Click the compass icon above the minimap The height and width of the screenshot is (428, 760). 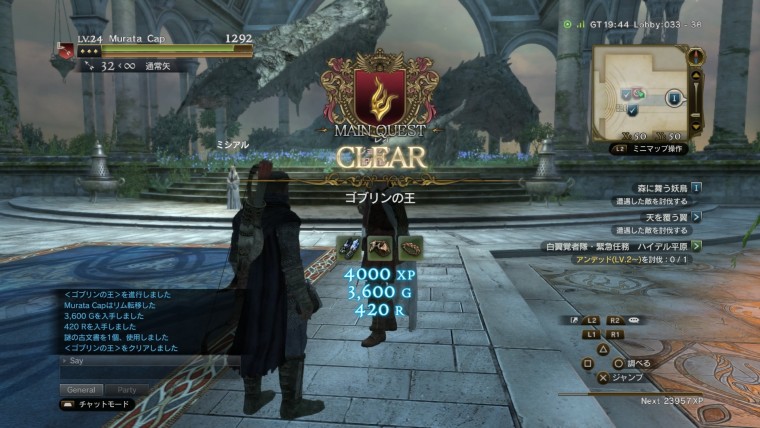(x=696, y=54)
